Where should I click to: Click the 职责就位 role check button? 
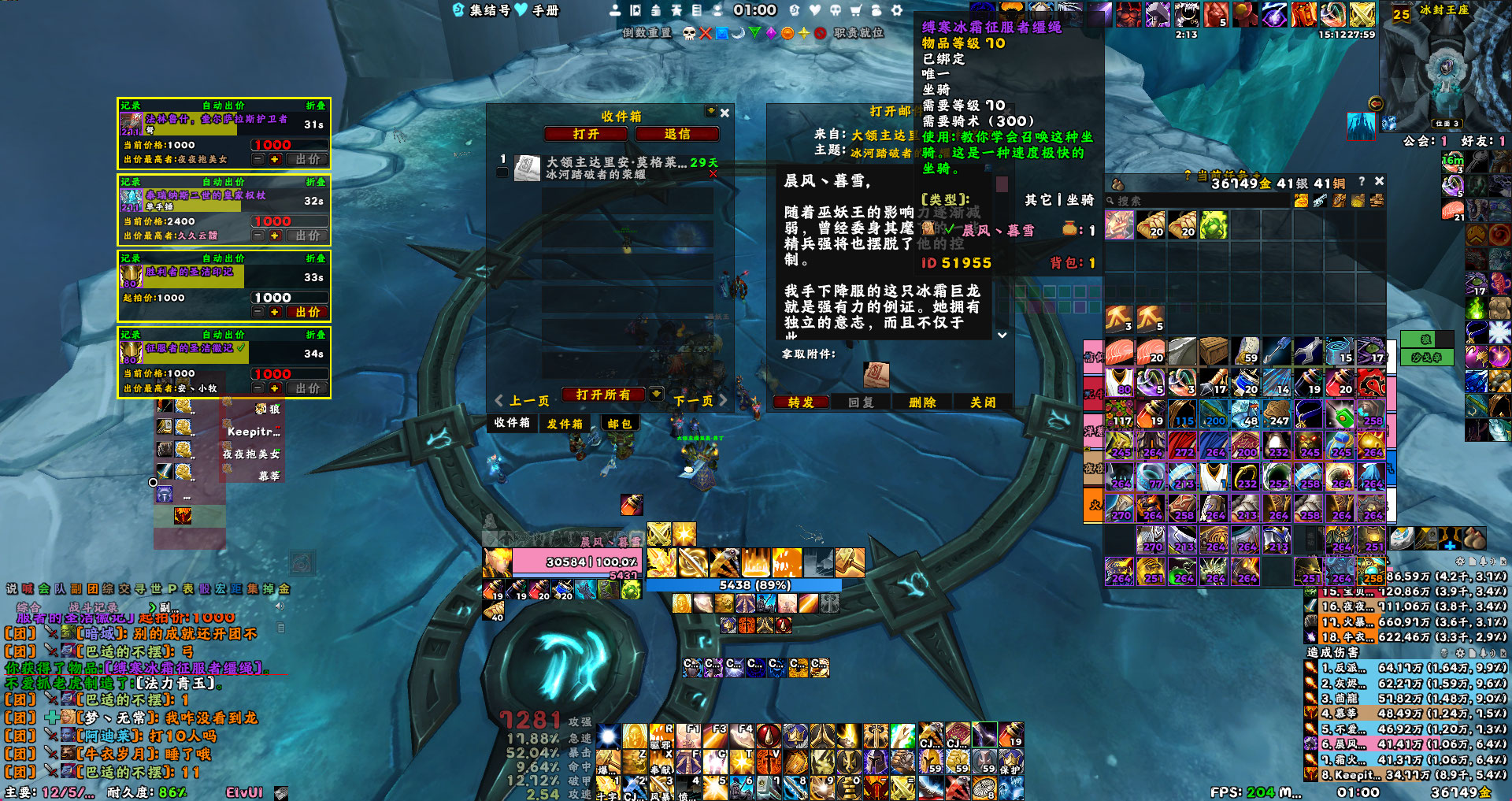coord(858,33)
